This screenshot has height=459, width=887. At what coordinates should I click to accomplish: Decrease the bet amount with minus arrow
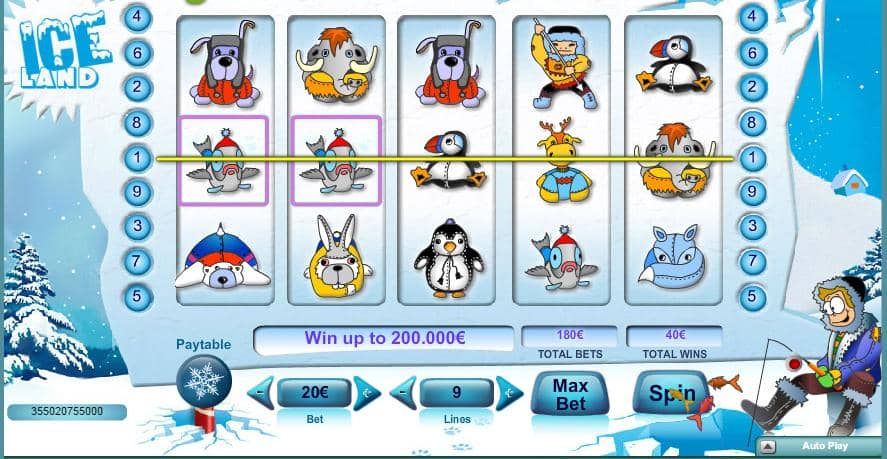(262, 393)
